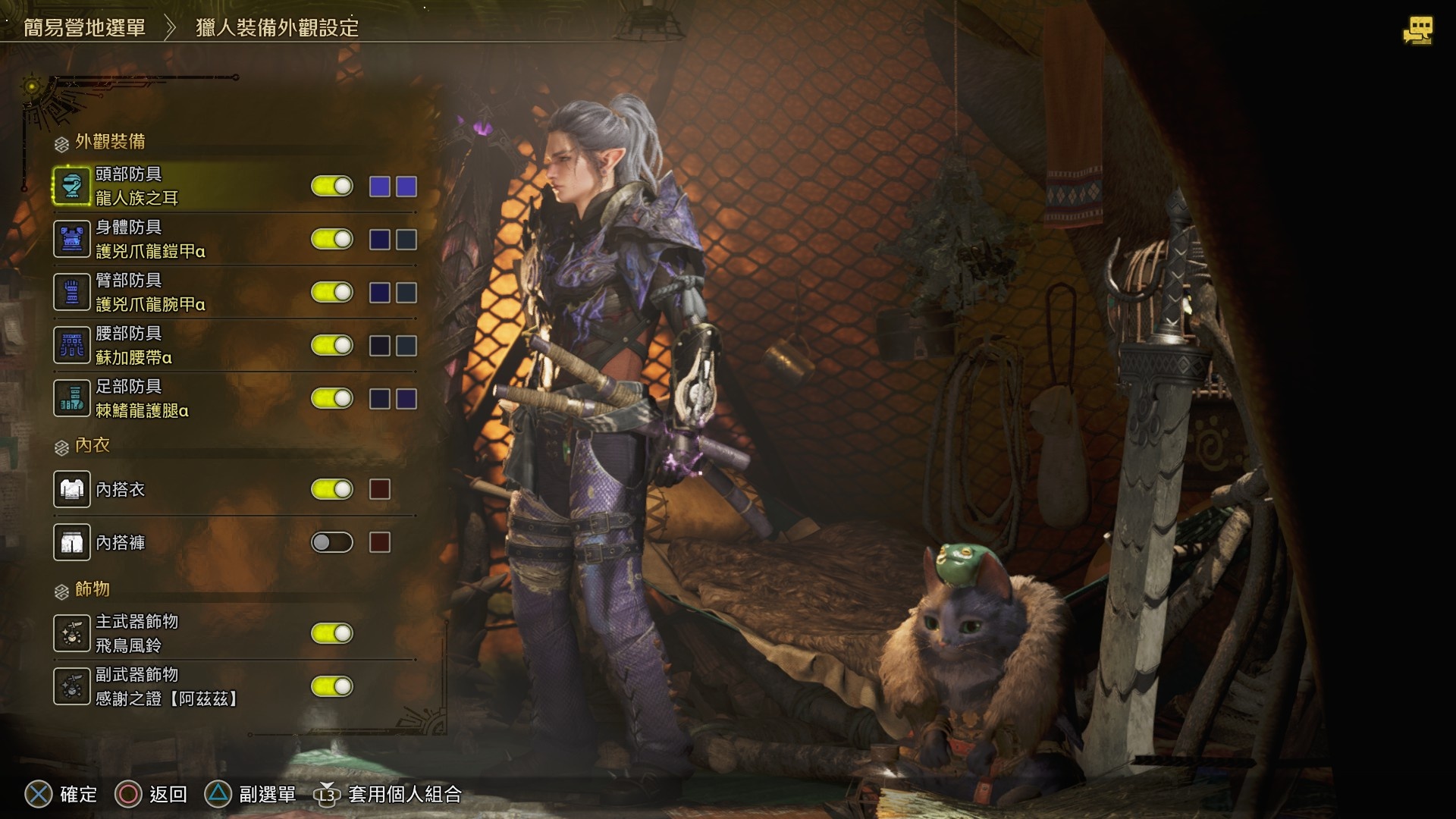Enable the 內搭褲 toggle
1456x819 pixels.
point(332,543)
